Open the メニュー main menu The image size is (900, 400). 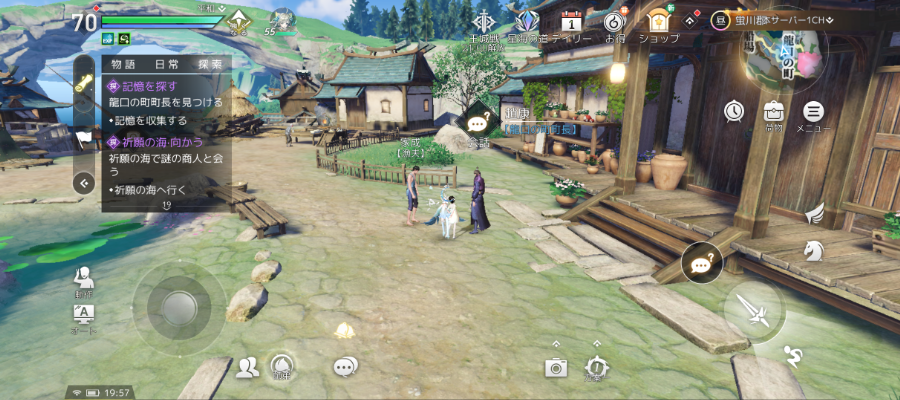814,112
